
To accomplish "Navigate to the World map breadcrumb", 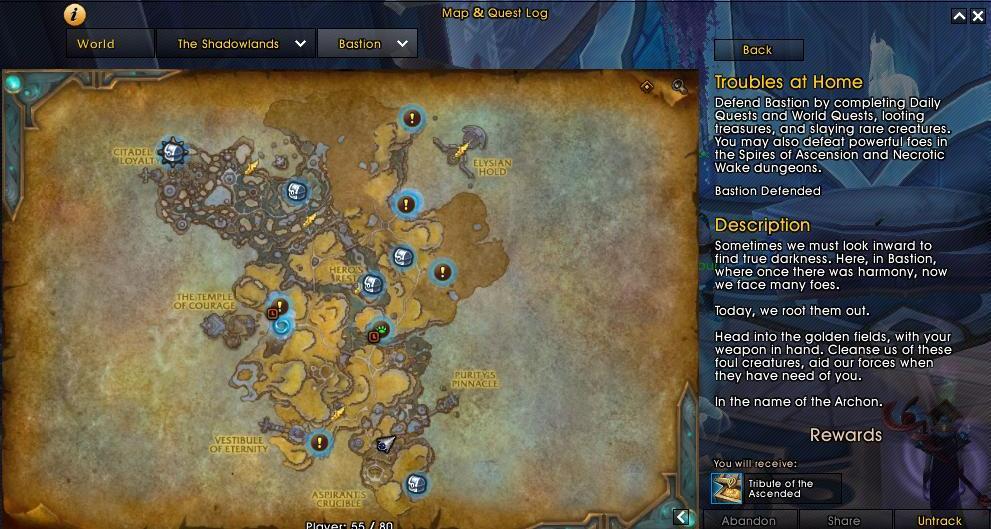I will click(96, 44).
